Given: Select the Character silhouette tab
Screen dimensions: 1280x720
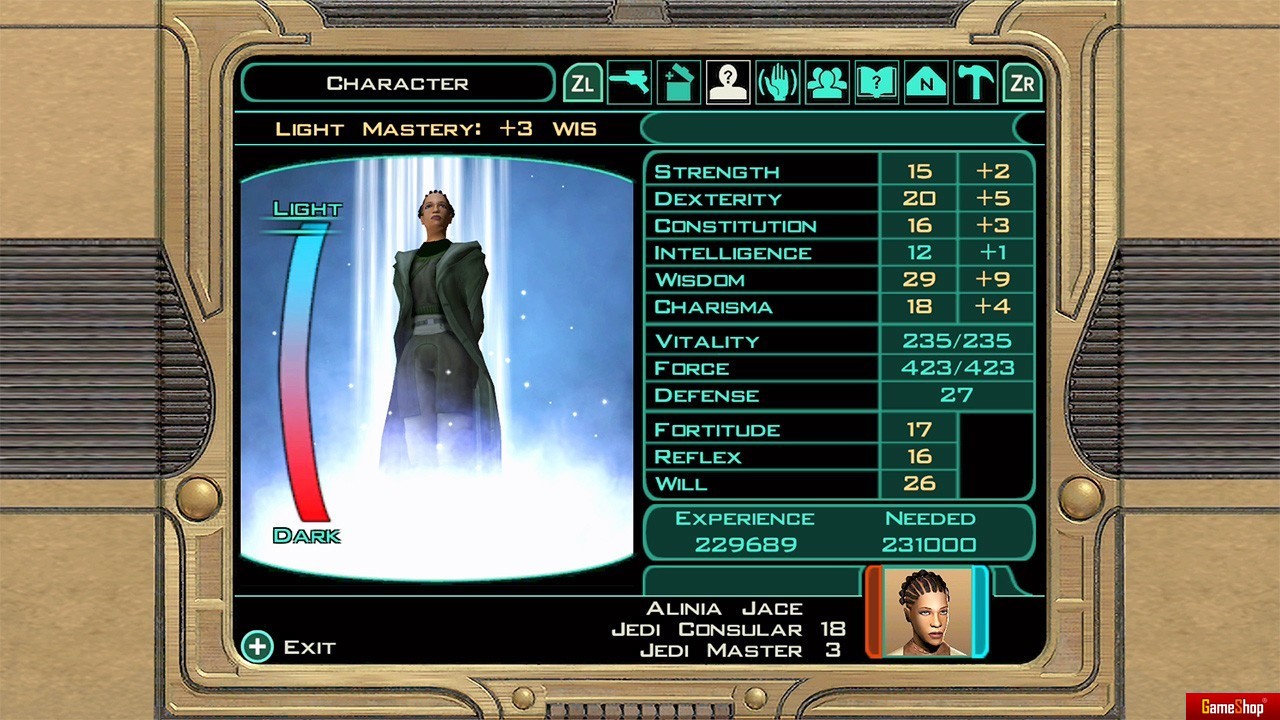Looking at the screenshot, I should tap(728, 83).
